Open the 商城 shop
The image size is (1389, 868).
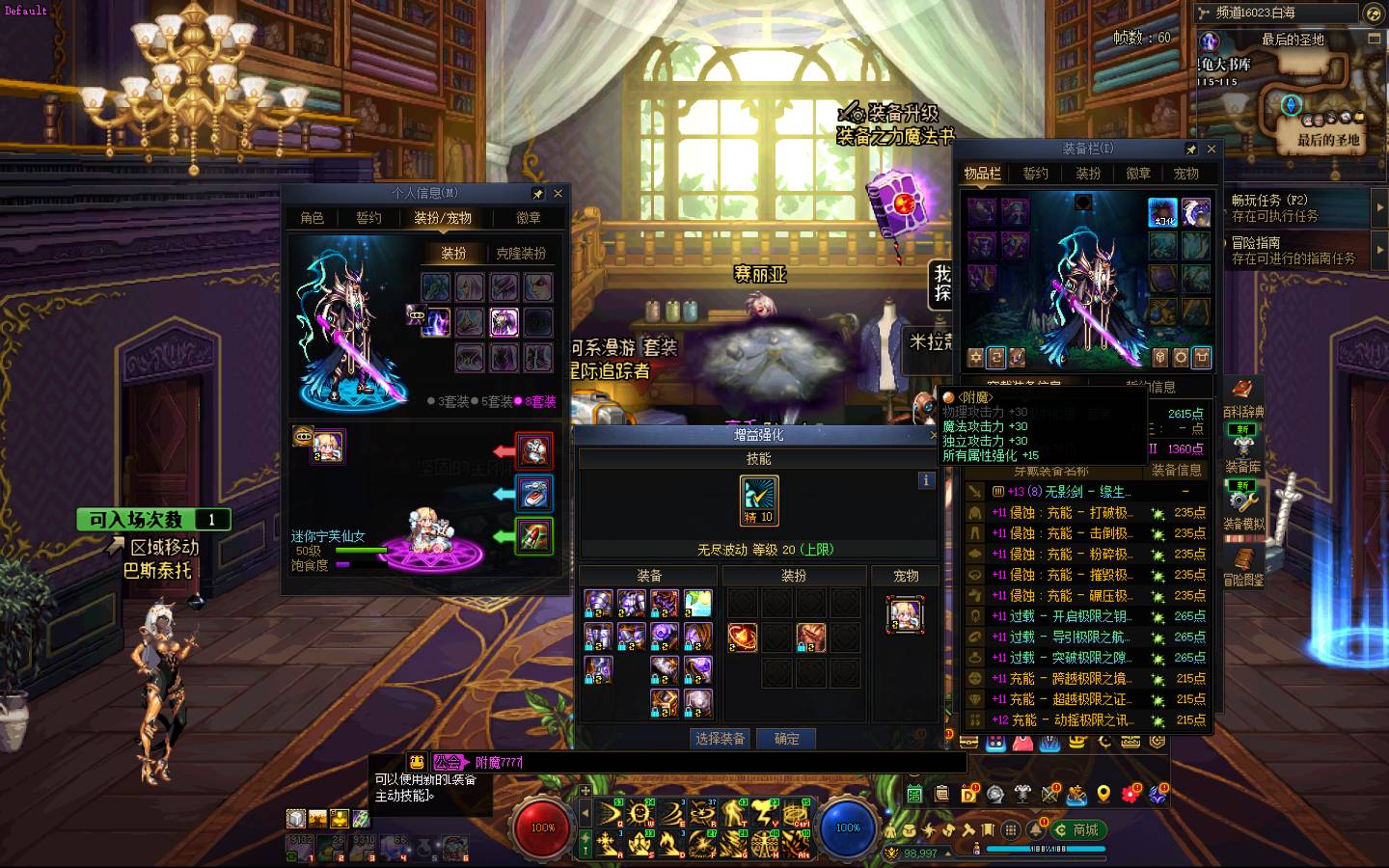(x=1078, y=829)
